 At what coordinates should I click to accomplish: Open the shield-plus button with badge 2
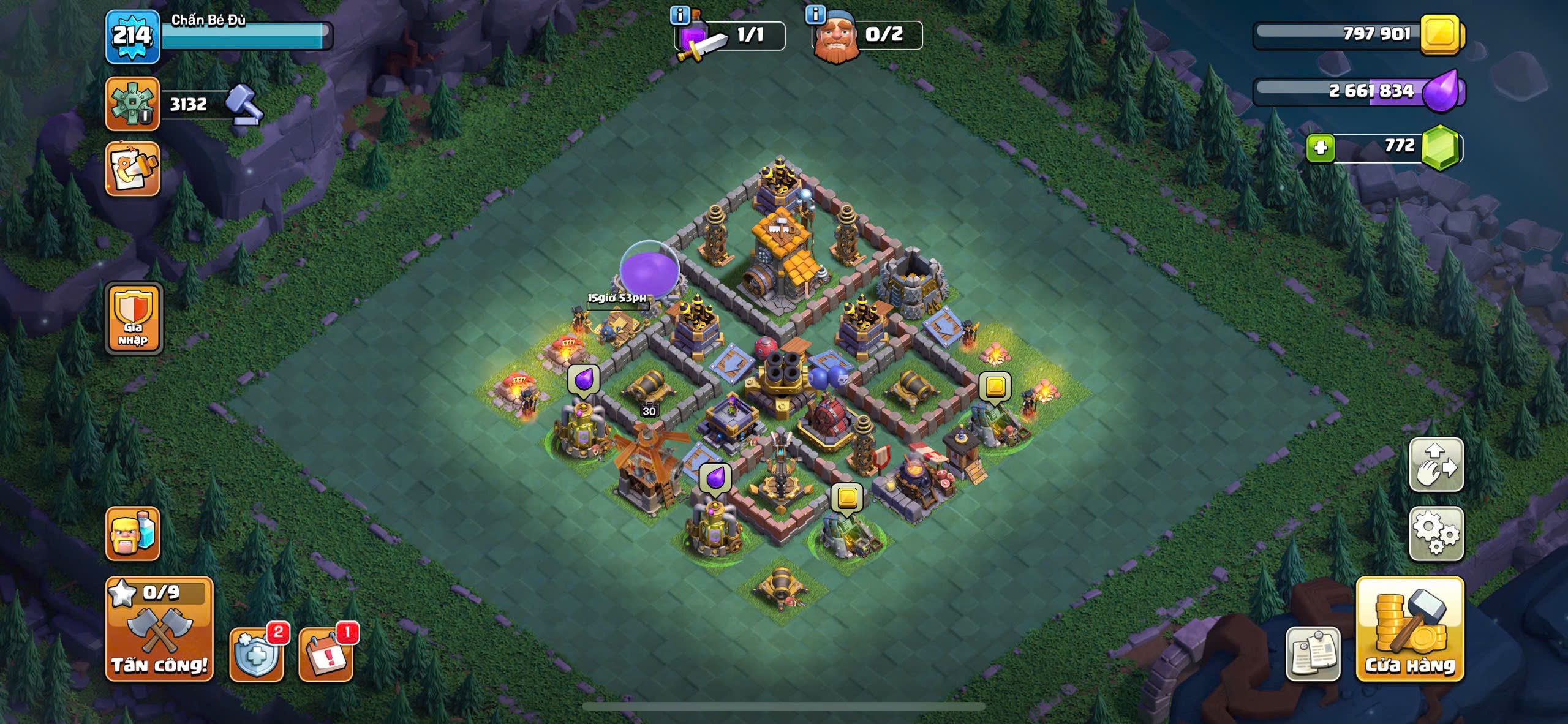pyautogui.click(x=257, y=654)
